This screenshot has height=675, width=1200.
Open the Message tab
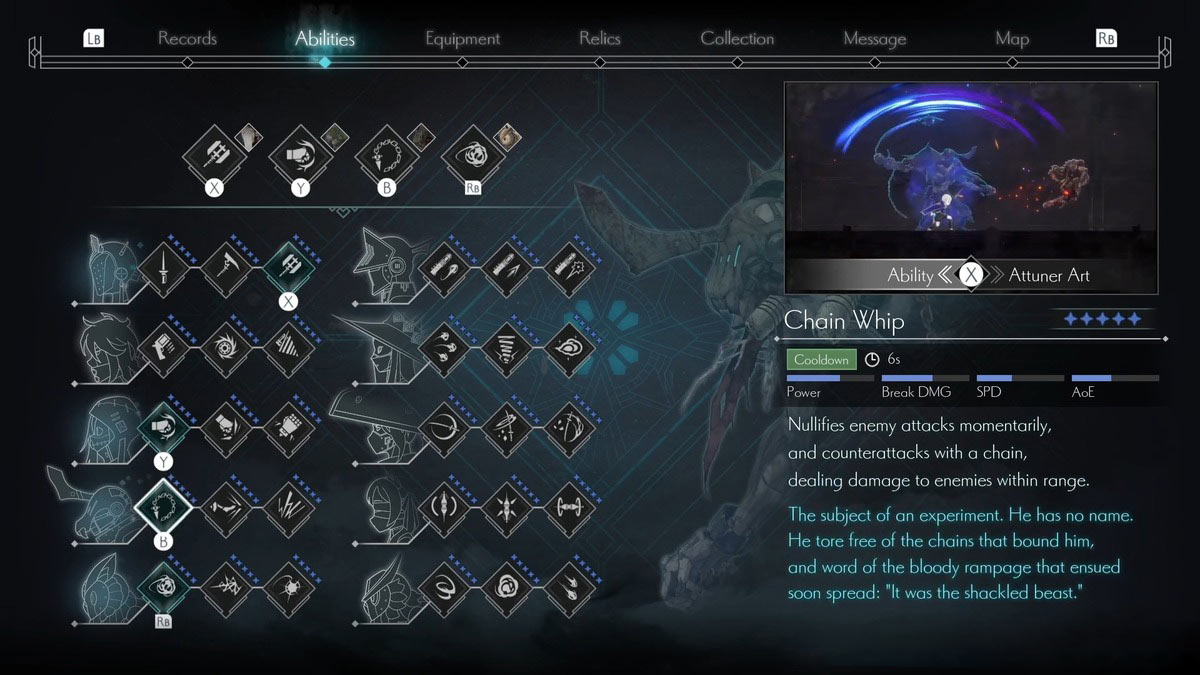click(874, 39)
